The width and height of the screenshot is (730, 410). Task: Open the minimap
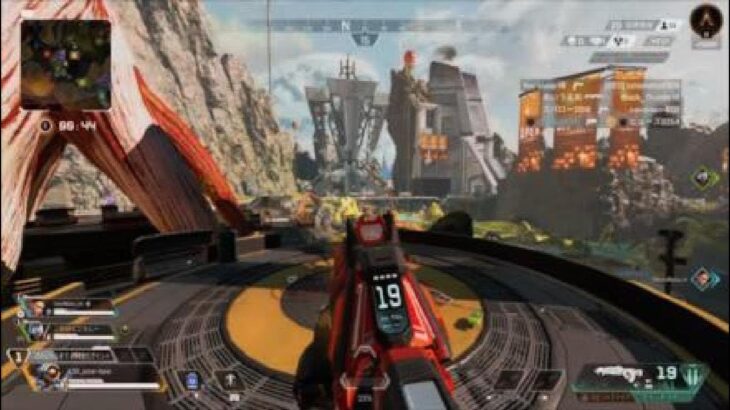pyautogui.click(x=65, y=65)
